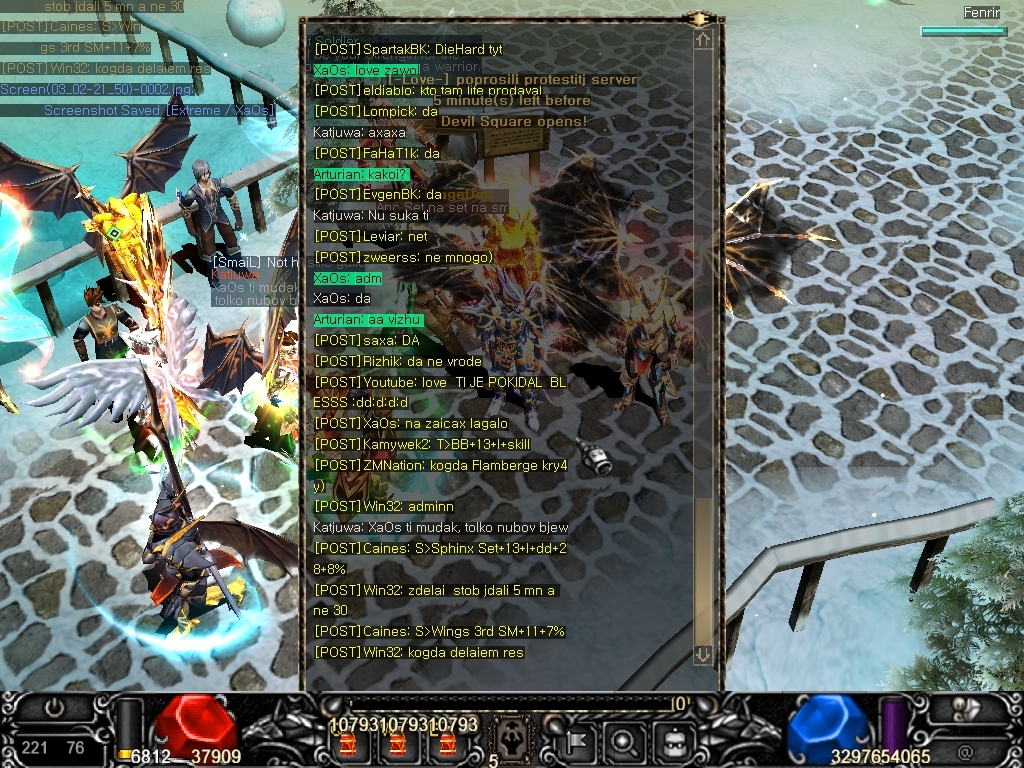Click the @ button in the corner

965,751
